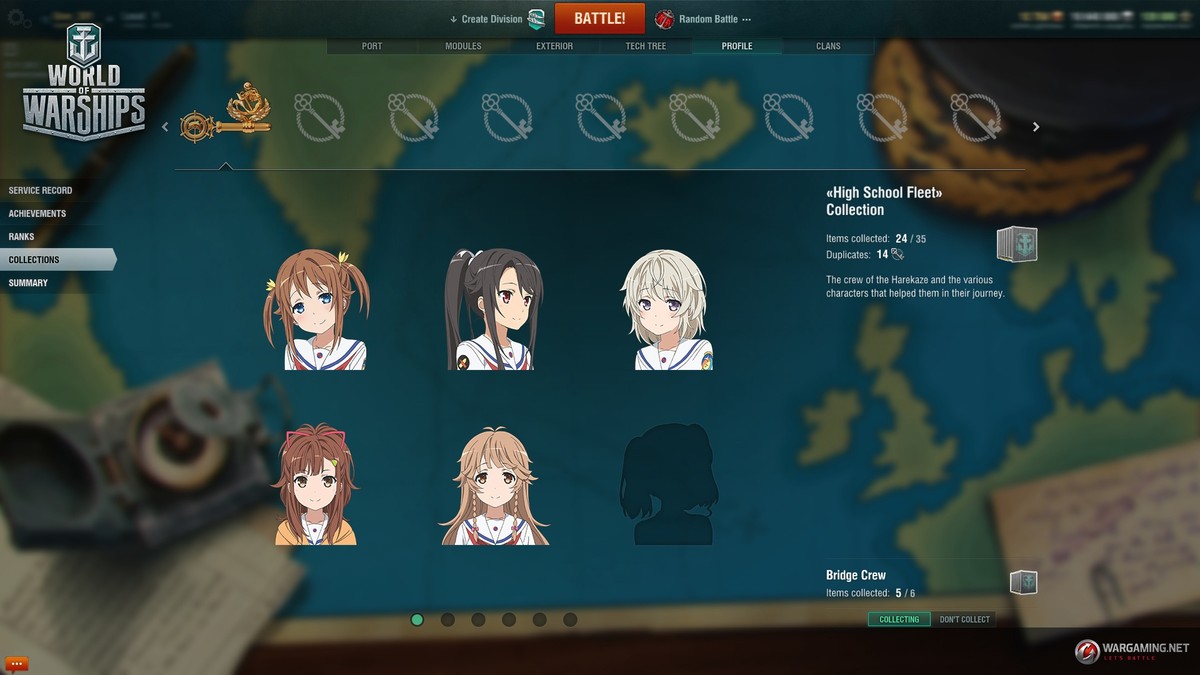View the Achievements section
1200x675 pixels.
tap(38, 213)
